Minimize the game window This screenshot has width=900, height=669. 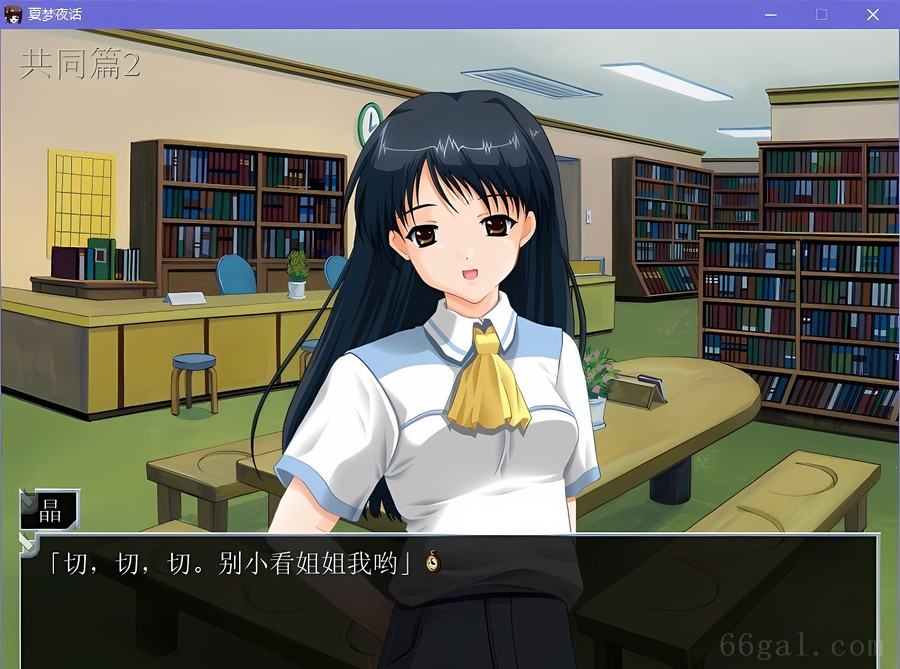coord(771,14)
